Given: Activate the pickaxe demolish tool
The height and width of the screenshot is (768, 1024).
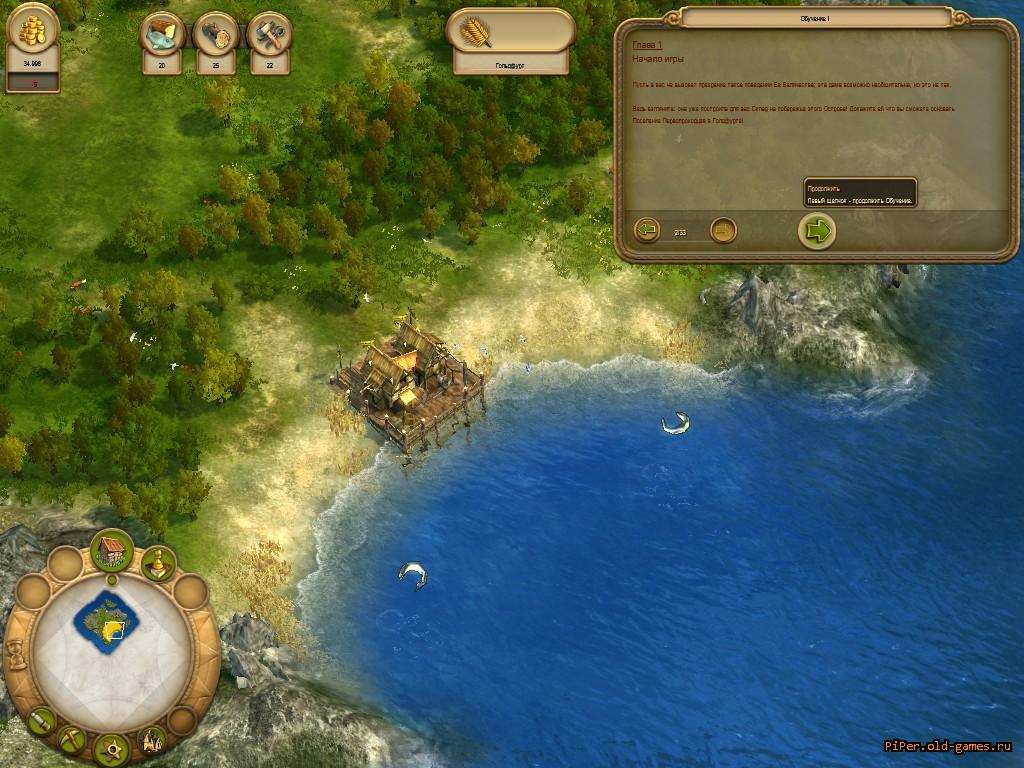Looking at the screenshot, I should pos(71,739).
